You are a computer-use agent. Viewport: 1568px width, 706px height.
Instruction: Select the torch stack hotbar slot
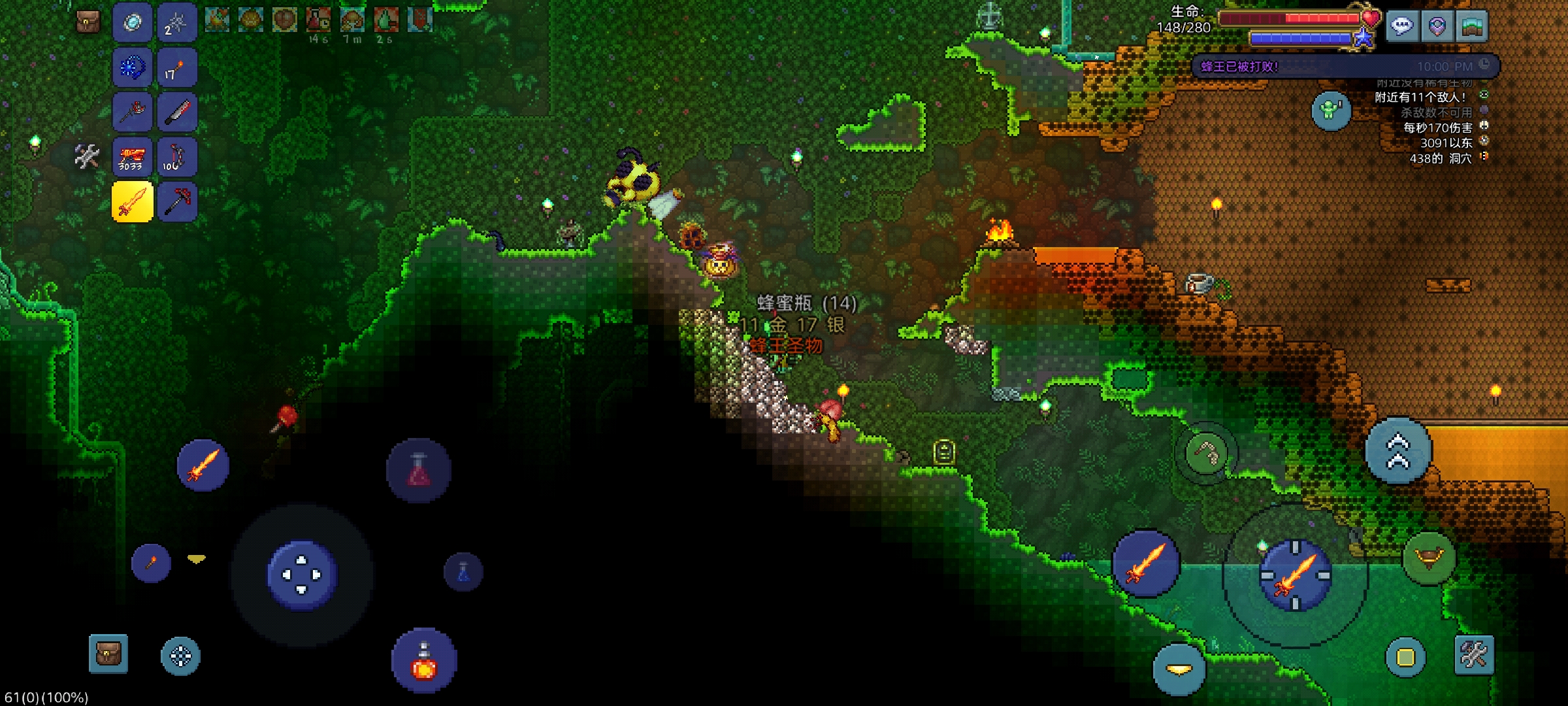176,68
